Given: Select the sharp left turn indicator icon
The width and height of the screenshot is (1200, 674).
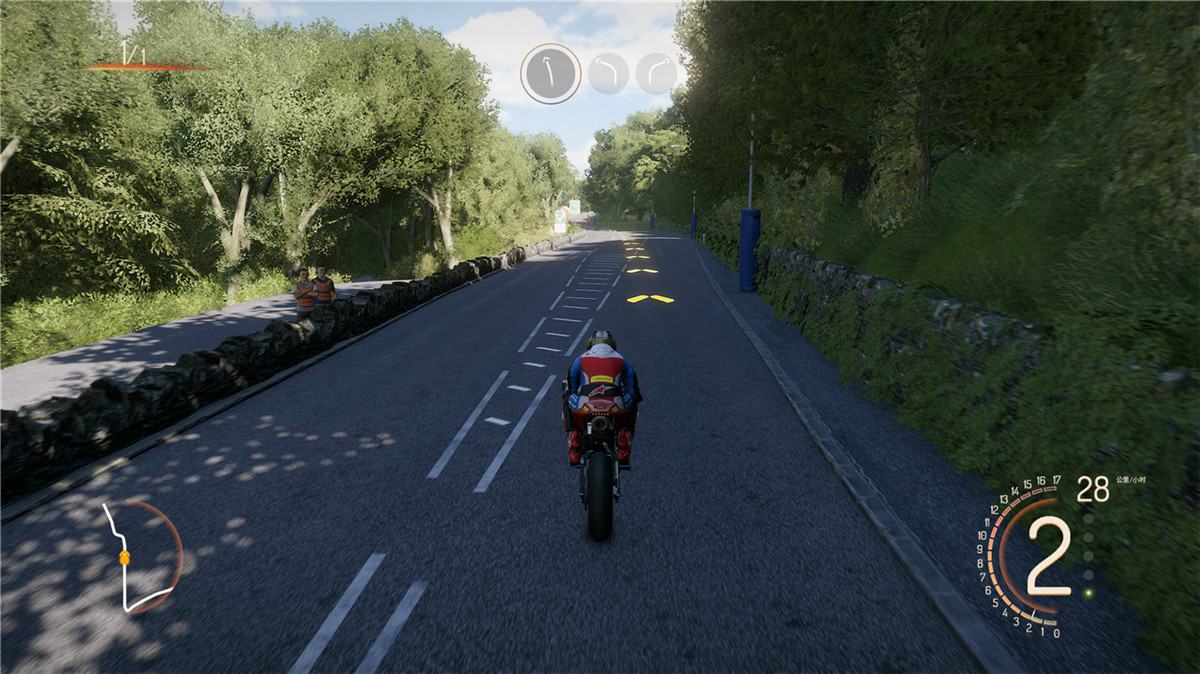Looking at the screenshot, I should pyautogui.click(x=609, y=73).
